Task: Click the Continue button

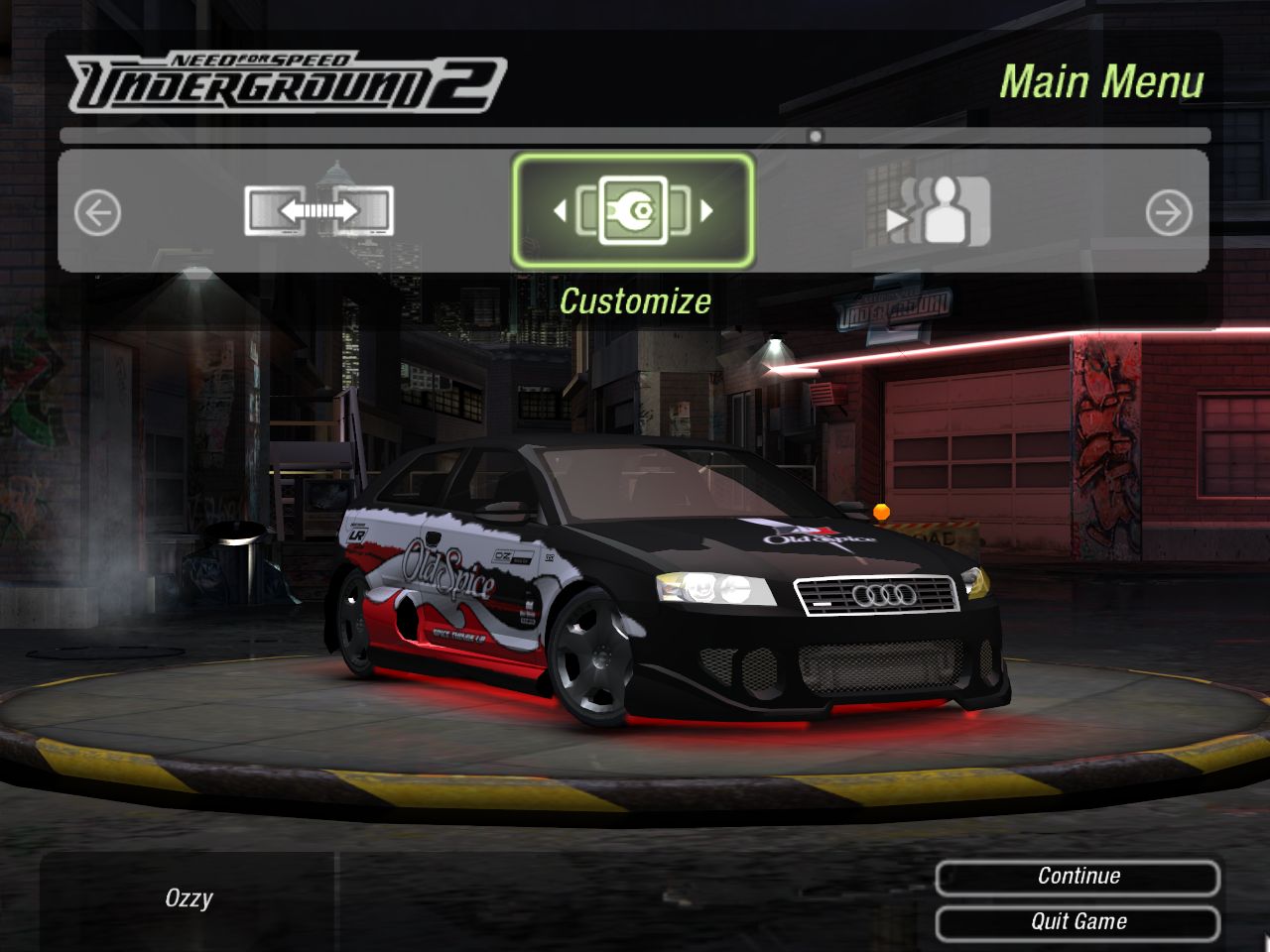Action: pyautogui.click(x=1078, y=877)
